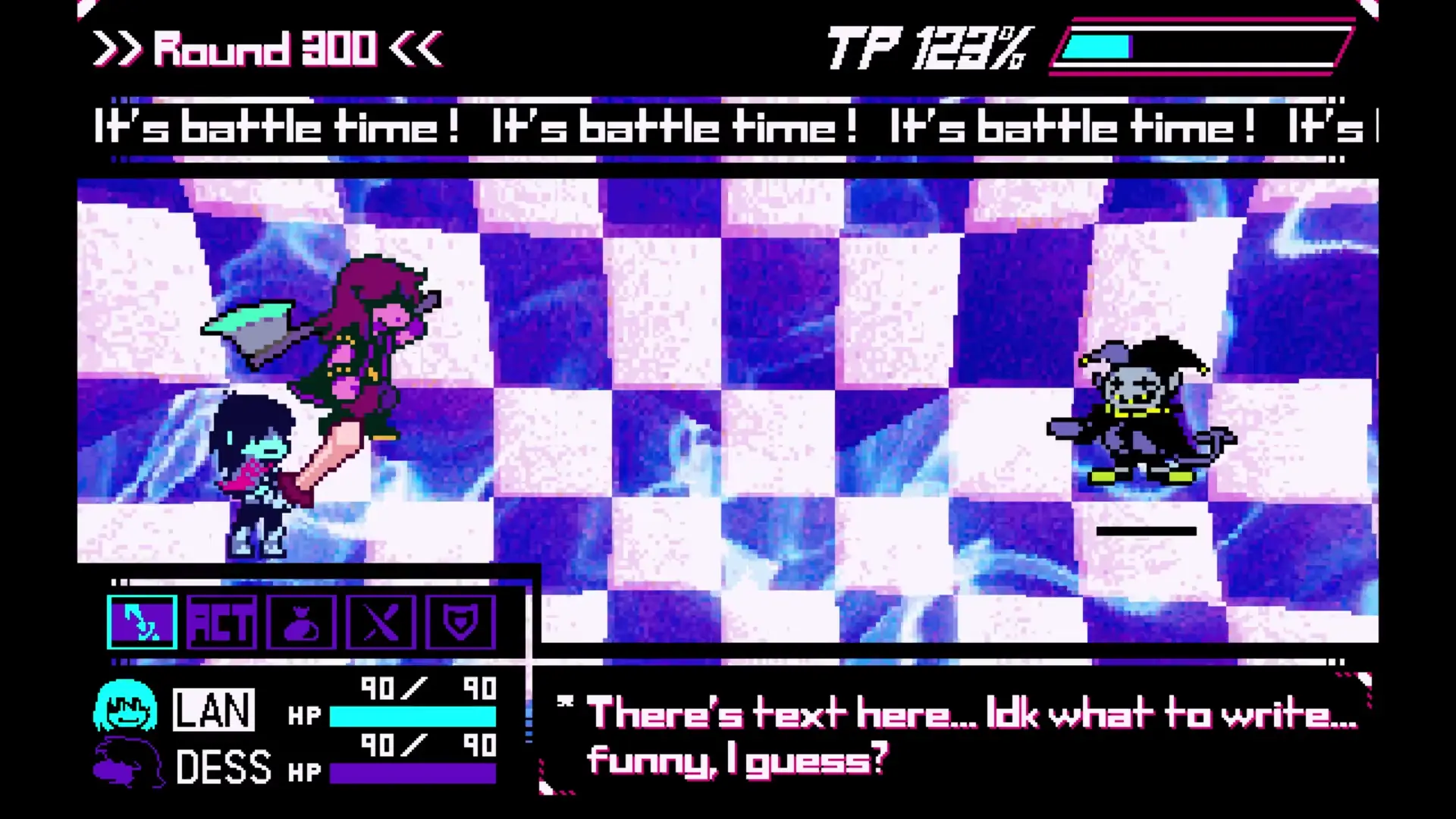Open the ITEM bag icon
The width and height of the screenshot is (1456, 819).
click(x=302, y=622)
